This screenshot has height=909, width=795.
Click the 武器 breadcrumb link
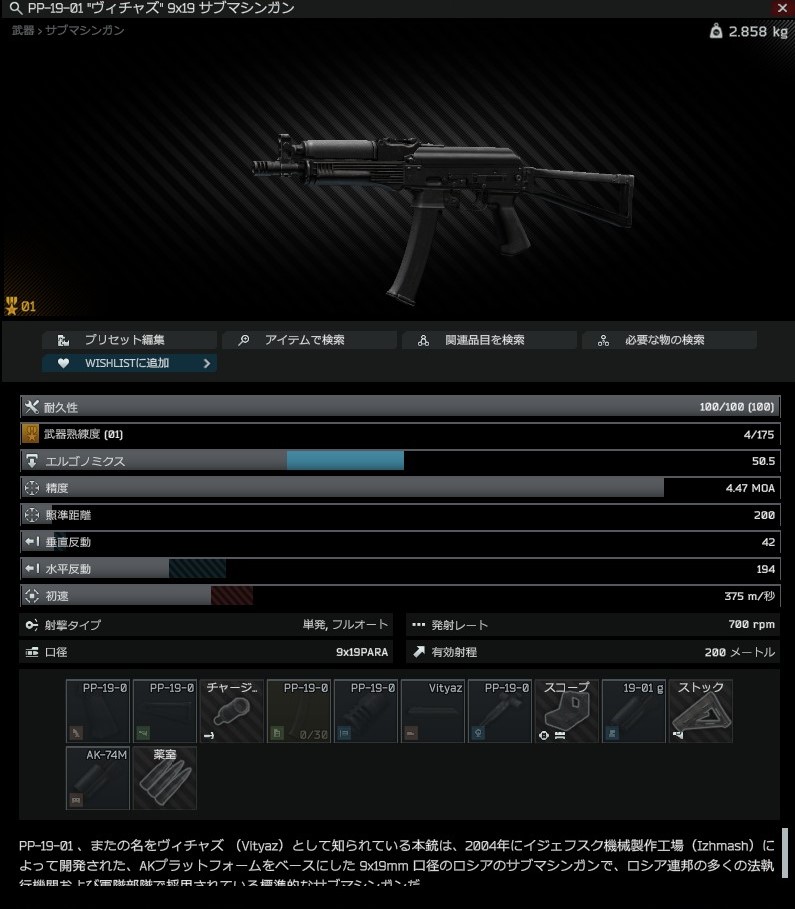[x=23, y=31]
